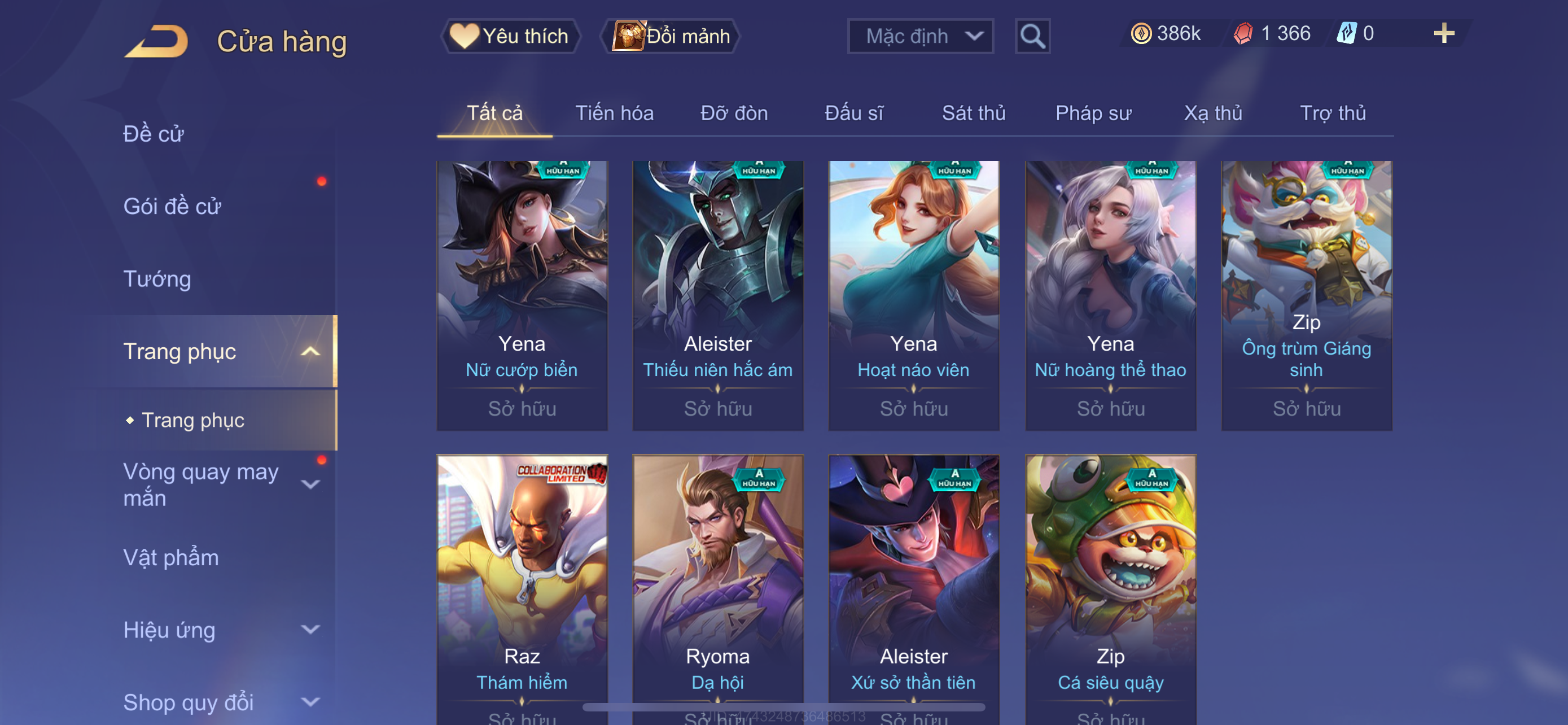Select the Sát thủ category tab
This screenshot has height=725, width=1568.
973,113
